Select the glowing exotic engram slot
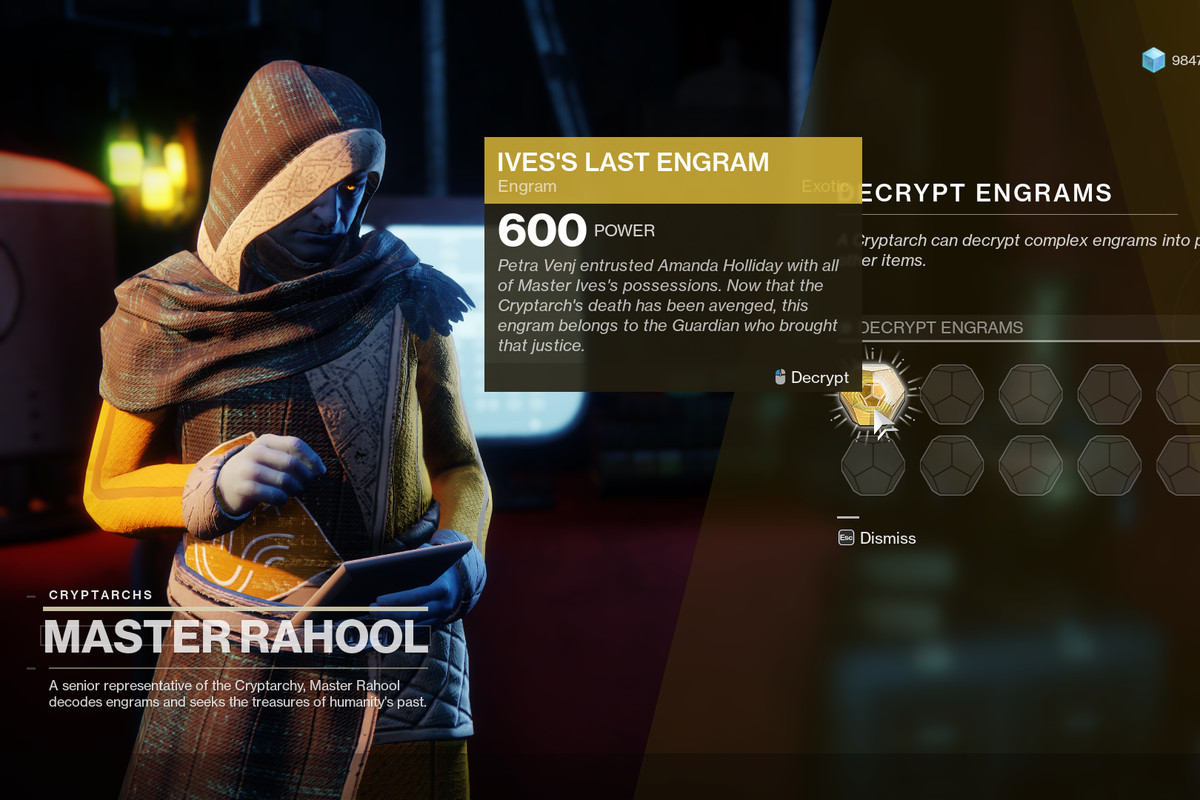The image size is (1200, 800). 869,395
